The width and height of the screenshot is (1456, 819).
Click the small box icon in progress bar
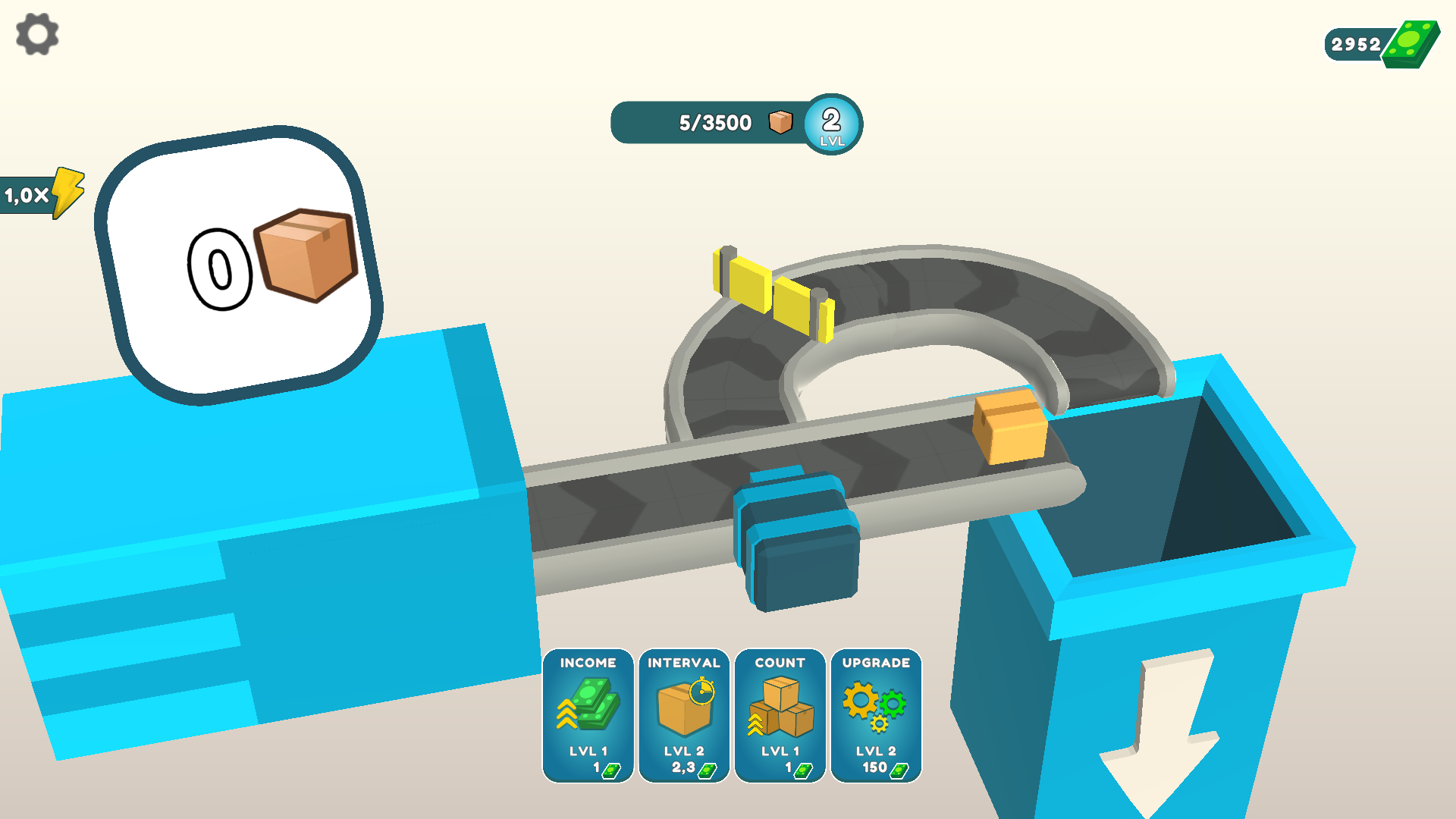point(780,122)
